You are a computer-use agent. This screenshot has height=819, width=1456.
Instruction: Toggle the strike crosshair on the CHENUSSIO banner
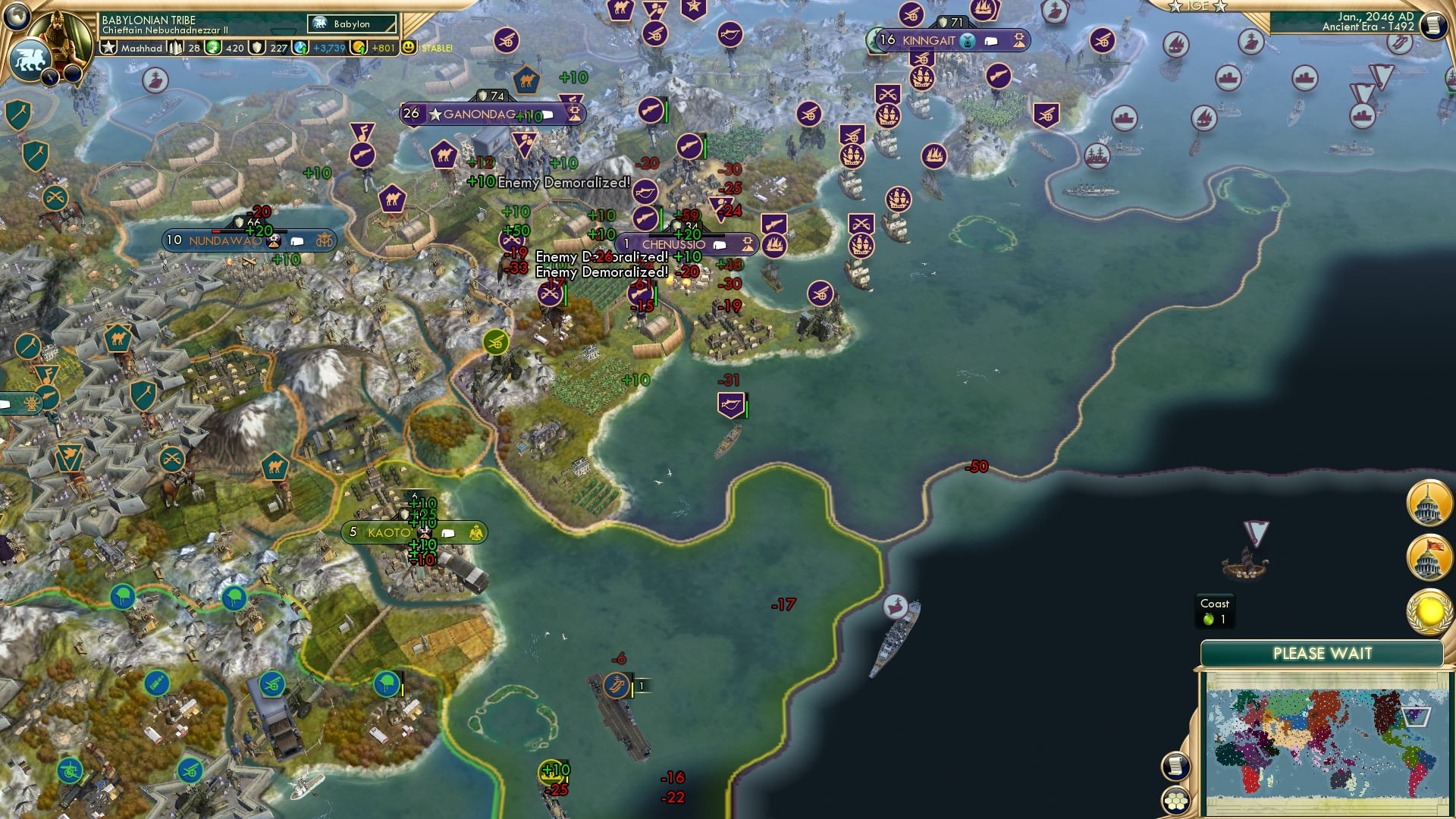tap(748, 244)
